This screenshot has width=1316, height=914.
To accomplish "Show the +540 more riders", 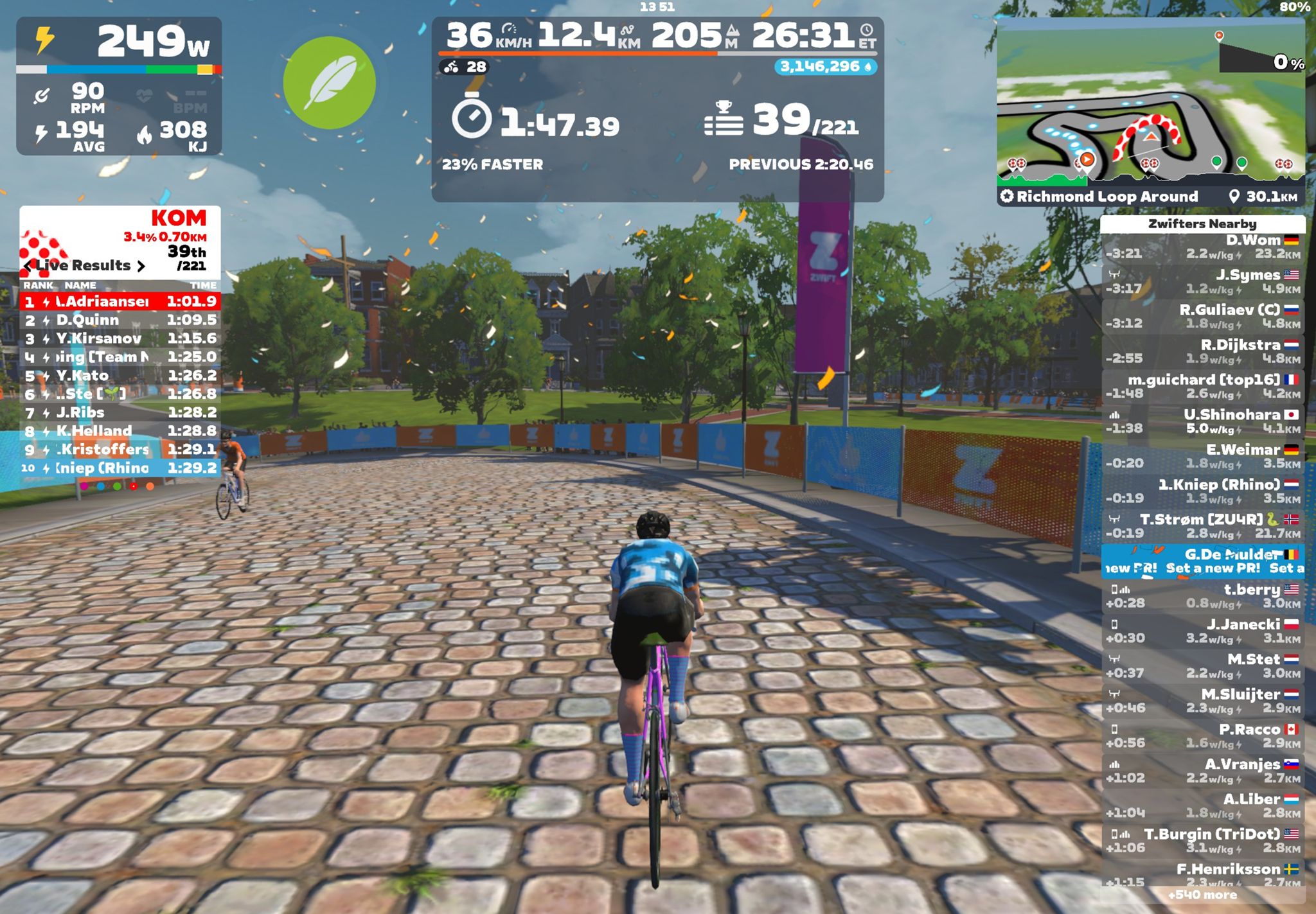I will (1202, 895).
